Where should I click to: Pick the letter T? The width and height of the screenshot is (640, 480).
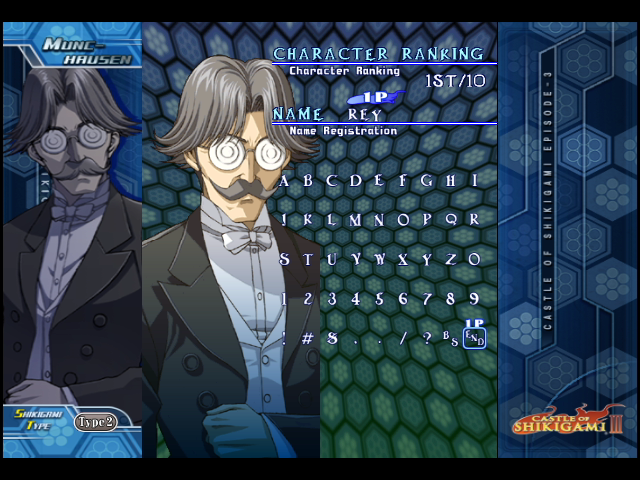pyautogui.click(x=308, y=260)
